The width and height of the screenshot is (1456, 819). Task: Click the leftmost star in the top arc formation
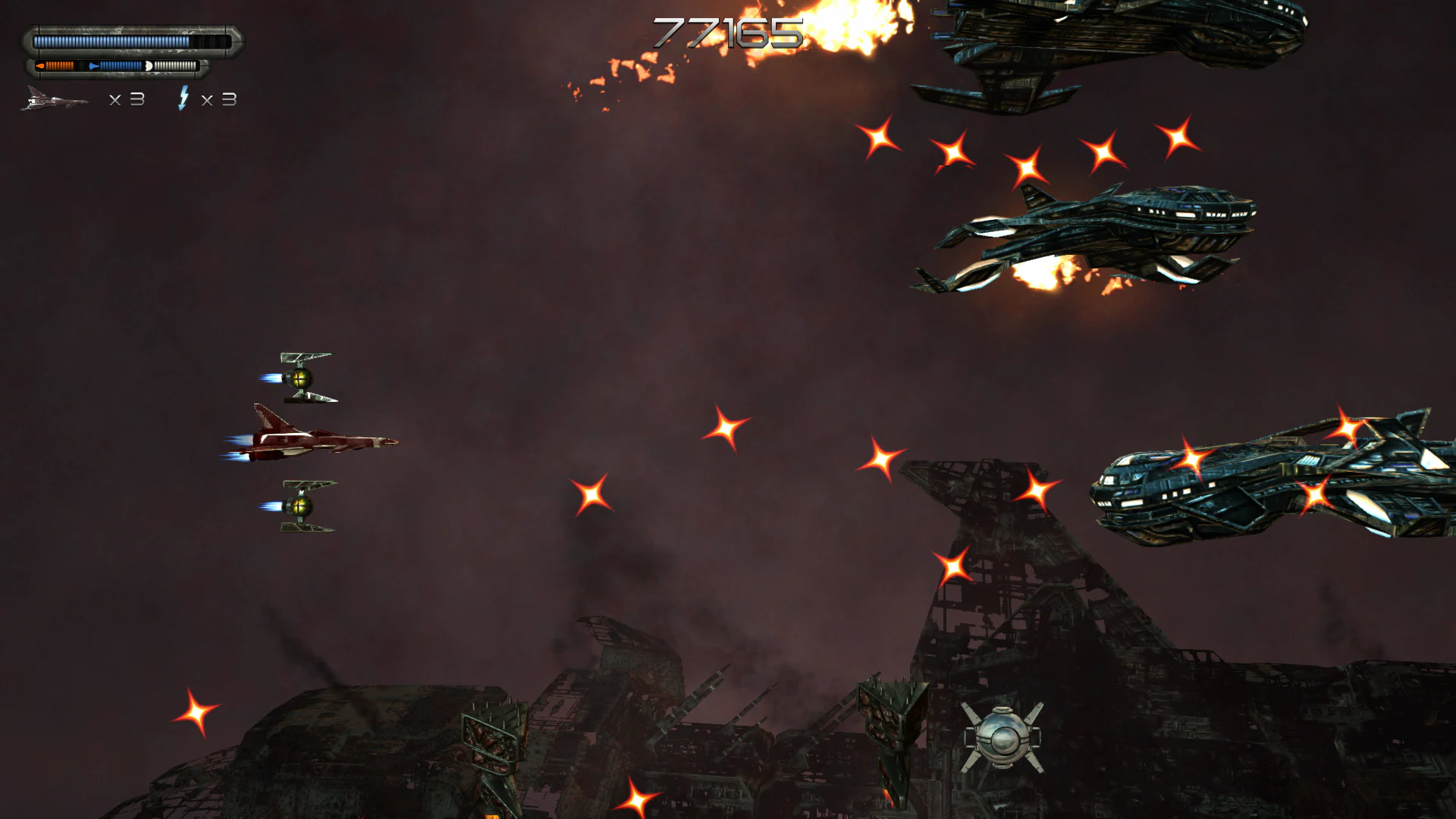click(x=880, y=138)
